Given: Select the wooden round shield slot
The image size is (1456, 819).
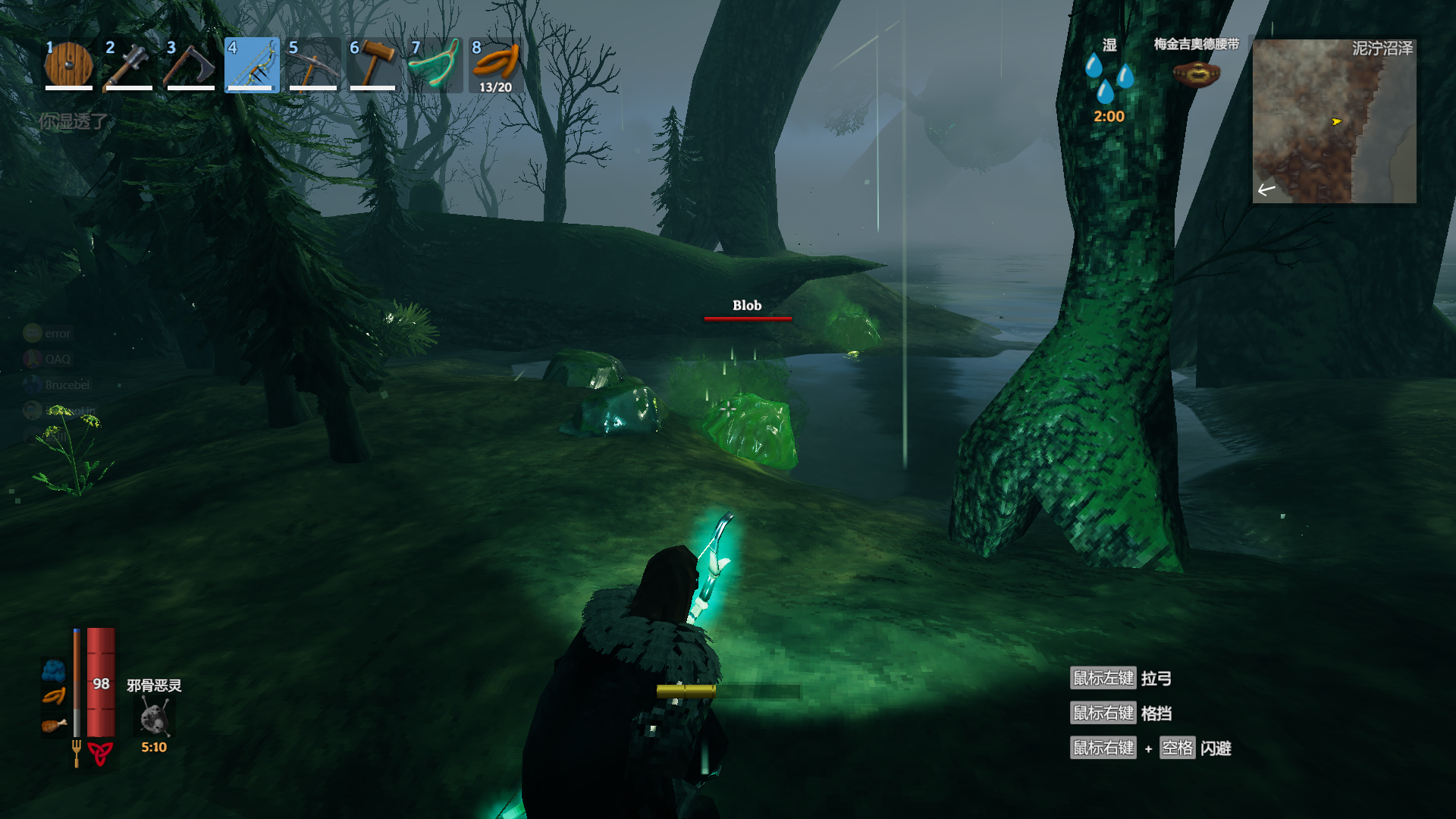Looking at the screenshot, I should point(68,65).
